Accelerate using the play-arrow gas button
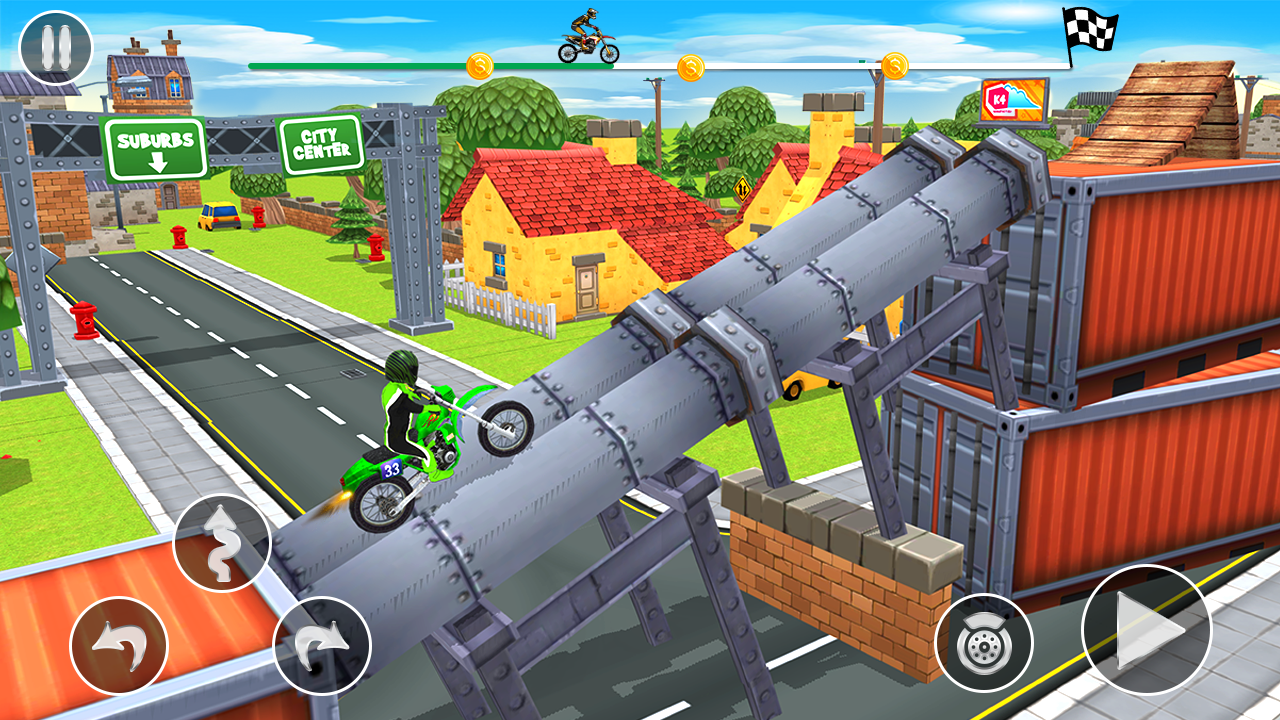This screenshot has height=720, width=1280. click(x=1146, y=630)
